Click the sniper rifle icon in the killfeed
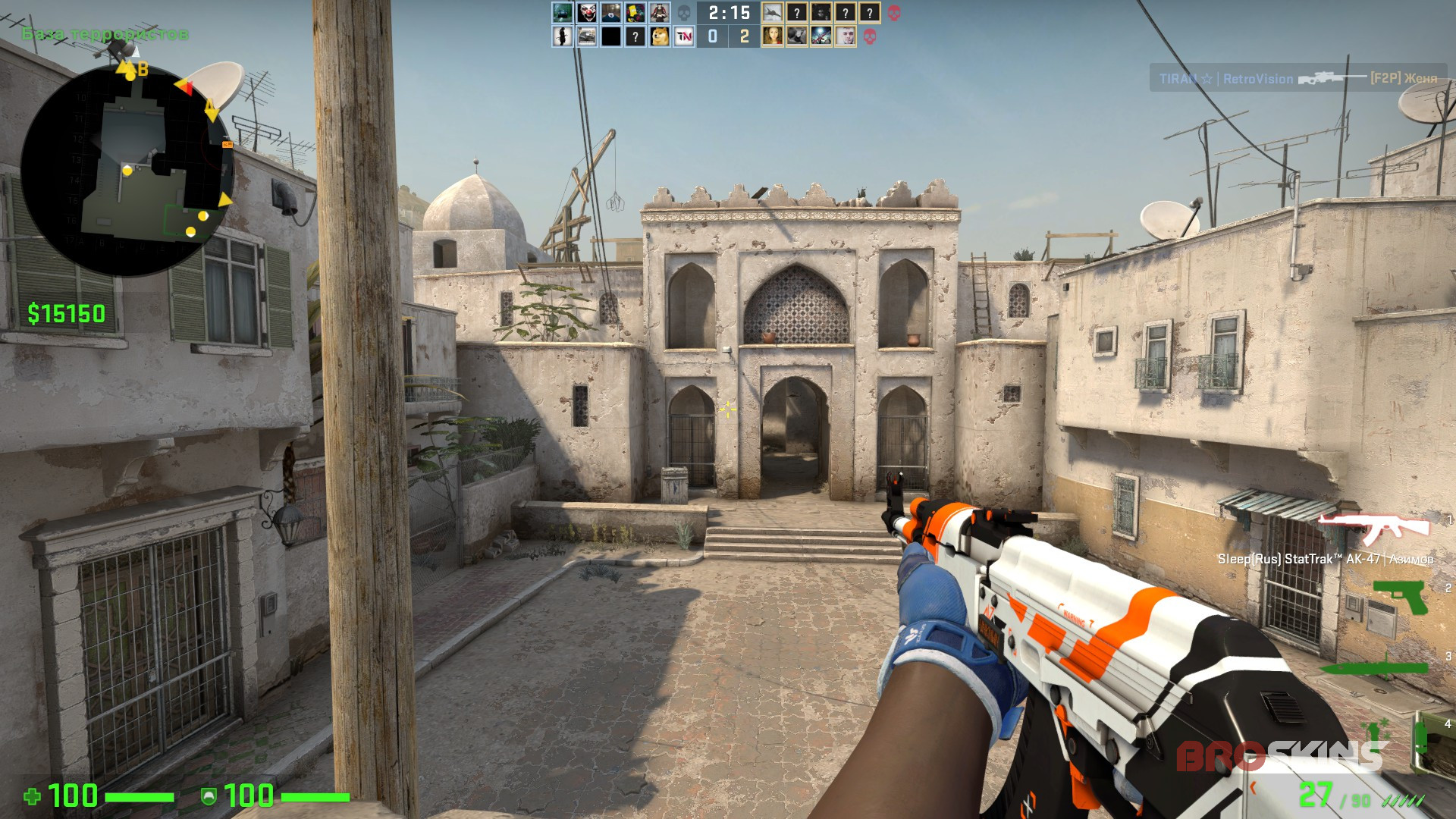The image size is (1456, 819). tap(1328, 78)
